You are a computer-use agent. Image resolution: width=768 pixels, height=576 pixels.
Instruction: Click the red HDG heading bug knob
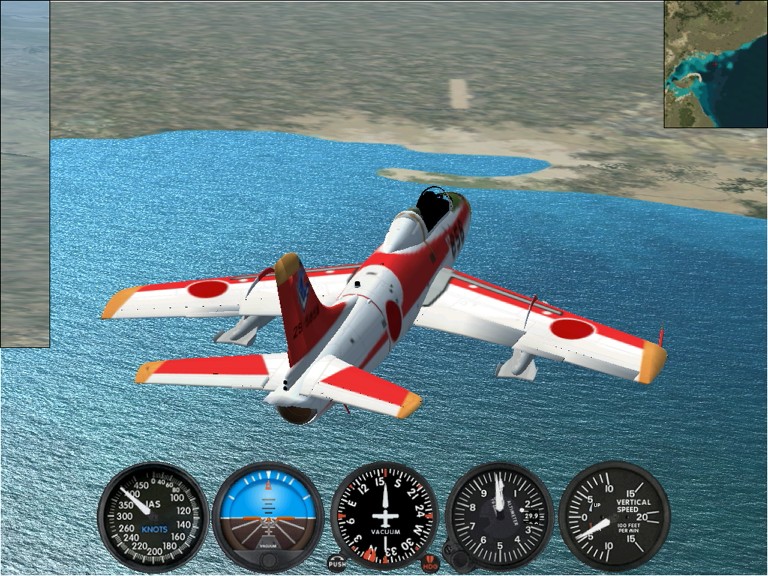pos(431,563)
